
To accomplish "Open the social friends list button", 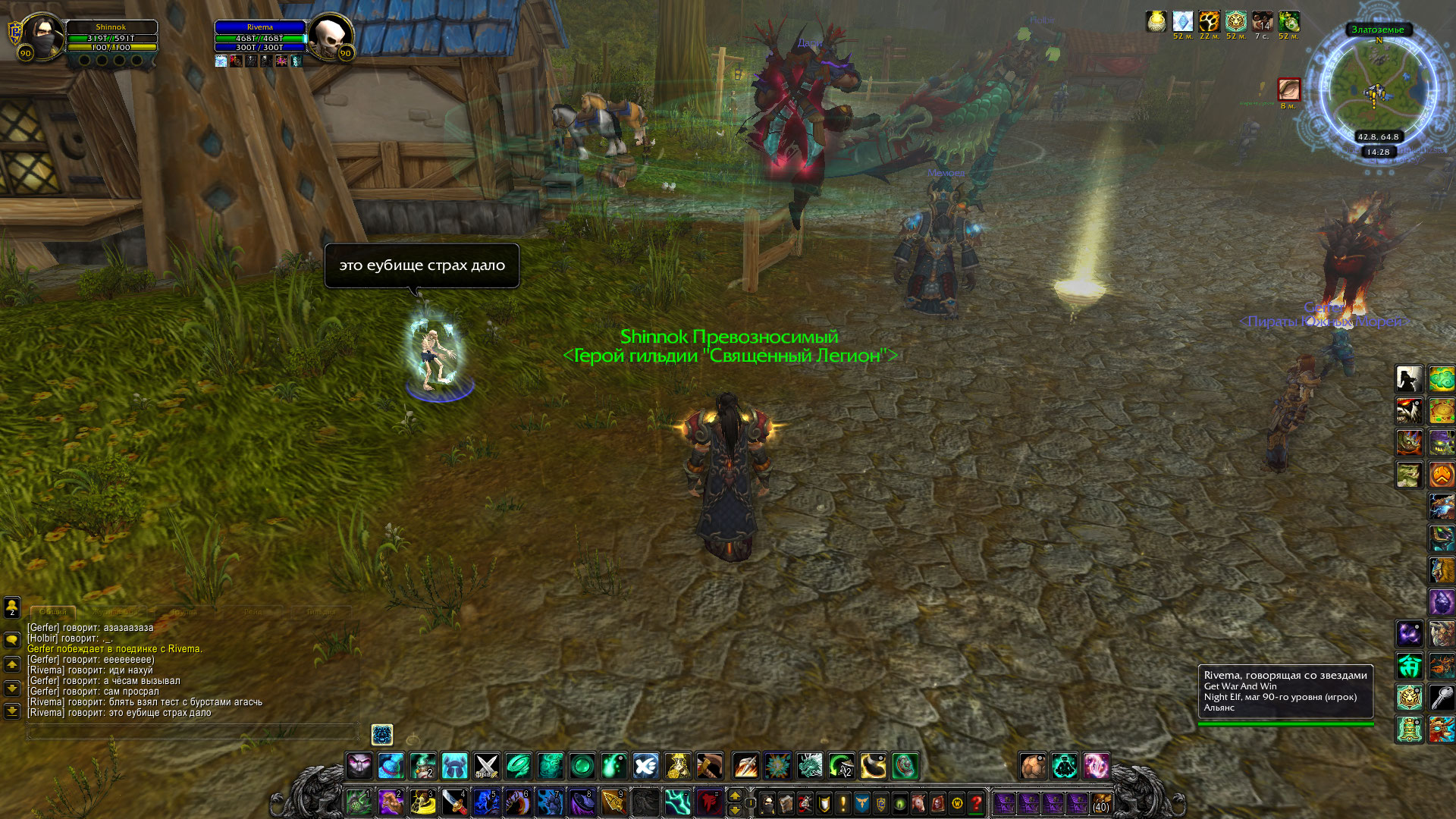I will 12,607.
